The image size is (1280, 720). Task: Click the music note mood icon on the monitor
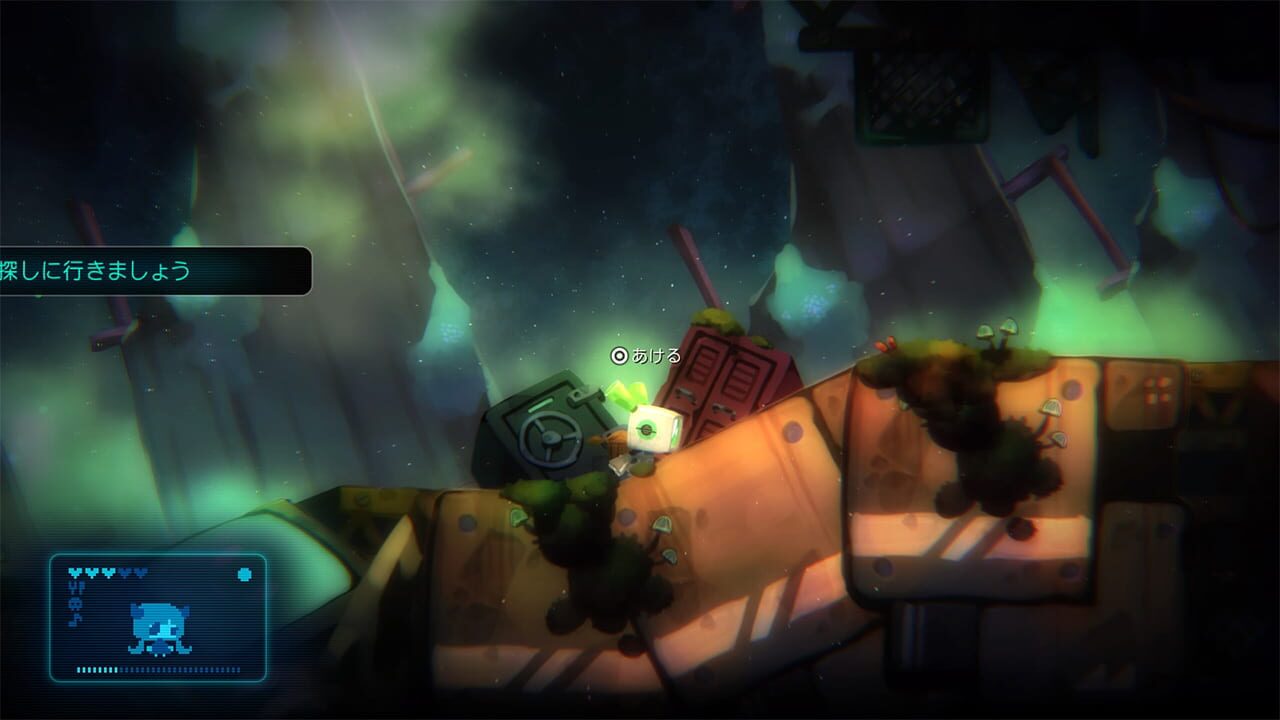[77, 619]
